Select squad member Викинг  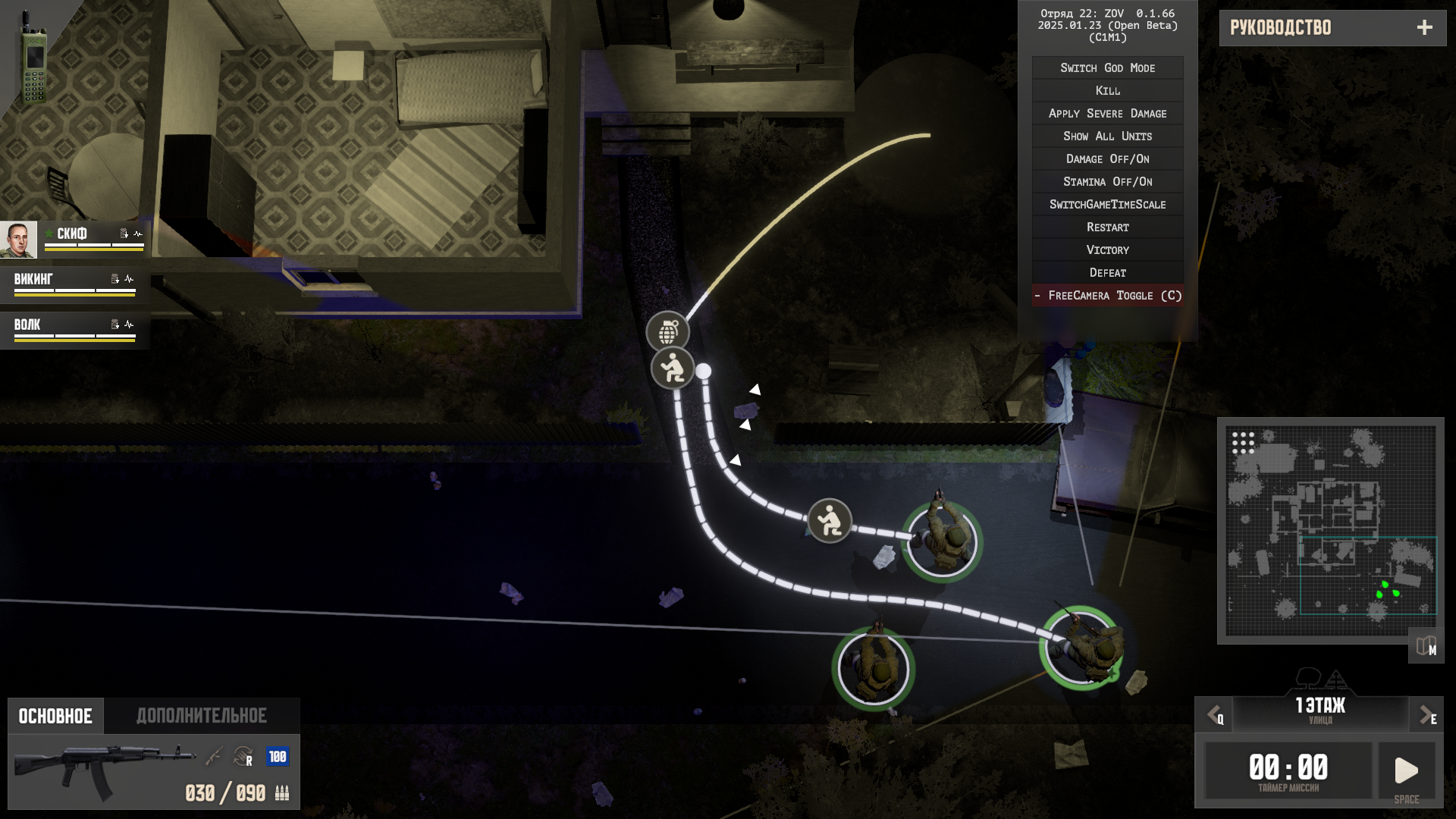click(x=74, y=284)
